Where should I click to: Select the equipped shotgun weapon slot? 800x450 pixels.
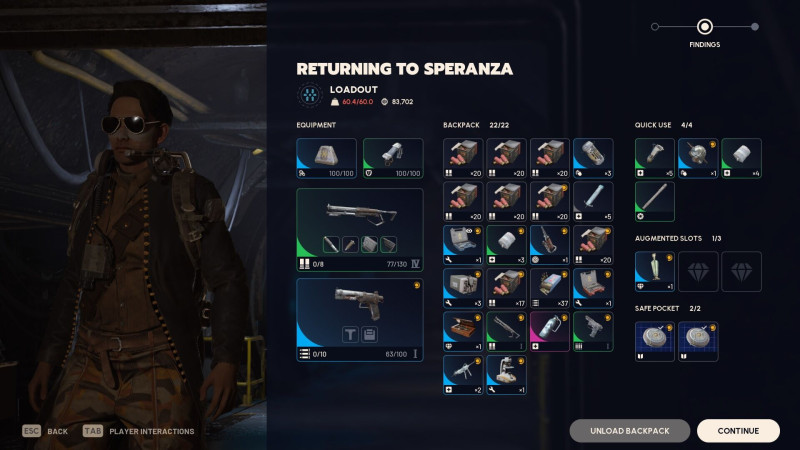click(x=360, y=230)
